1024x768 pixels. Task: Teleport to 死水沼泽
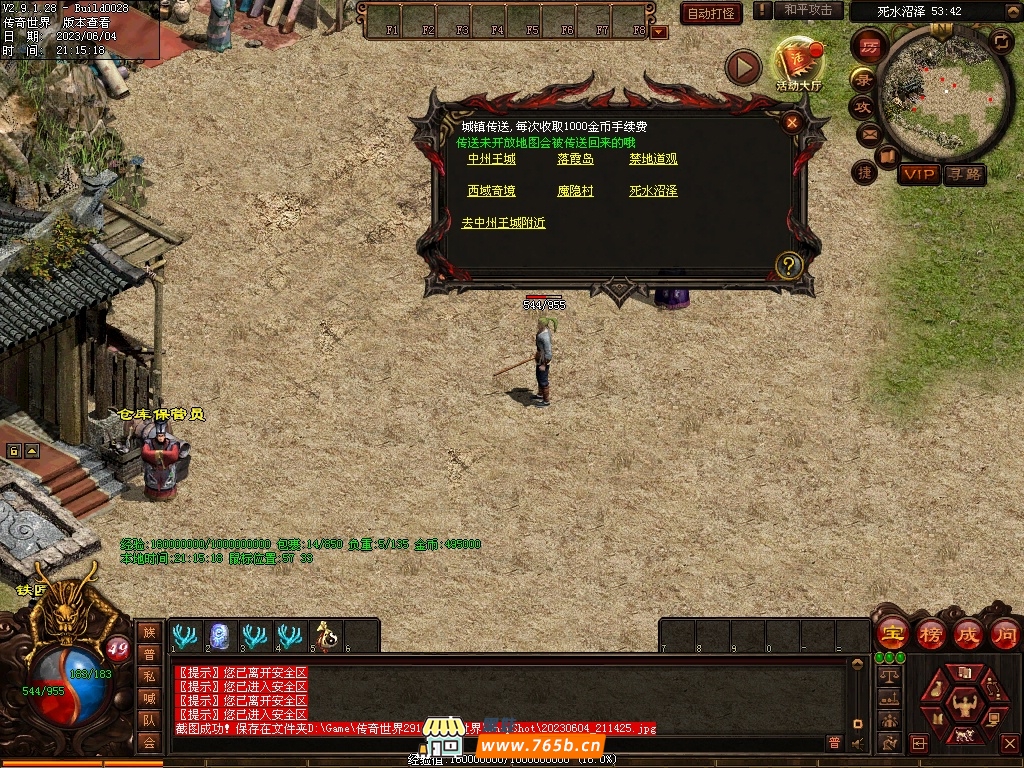coord(653,191)
